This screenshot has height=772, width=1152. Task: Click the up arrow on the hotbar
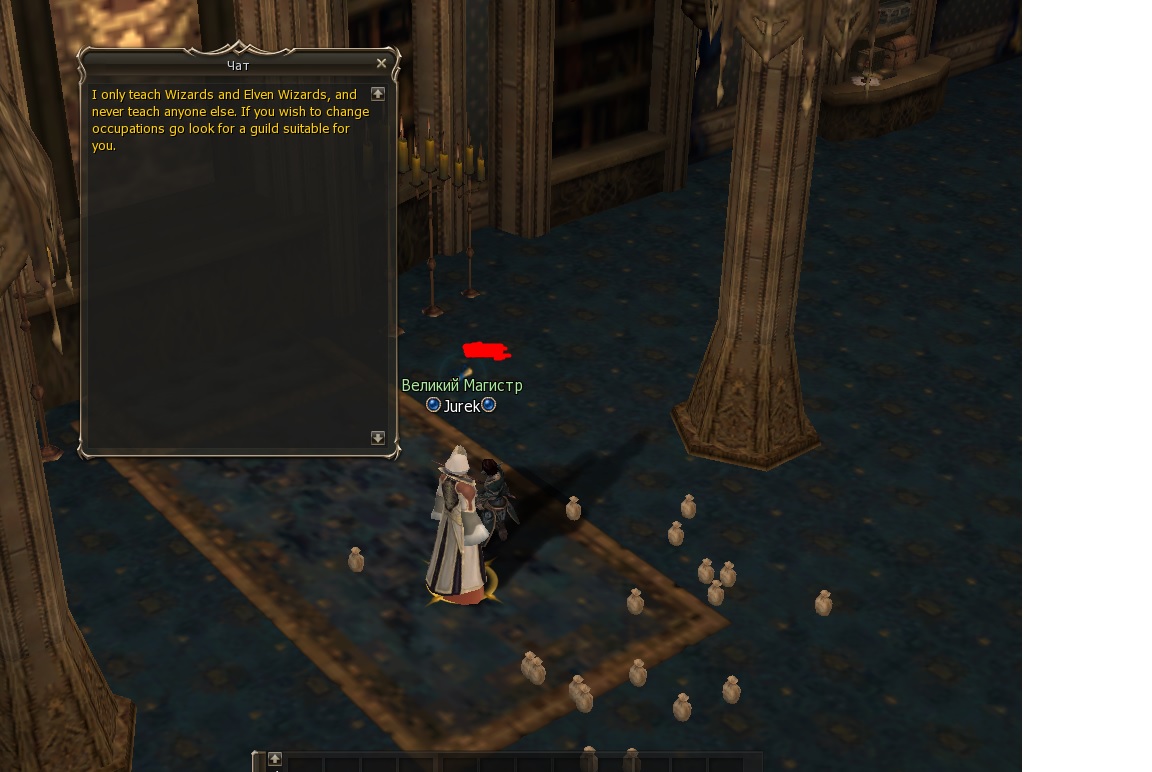[275, 758]
